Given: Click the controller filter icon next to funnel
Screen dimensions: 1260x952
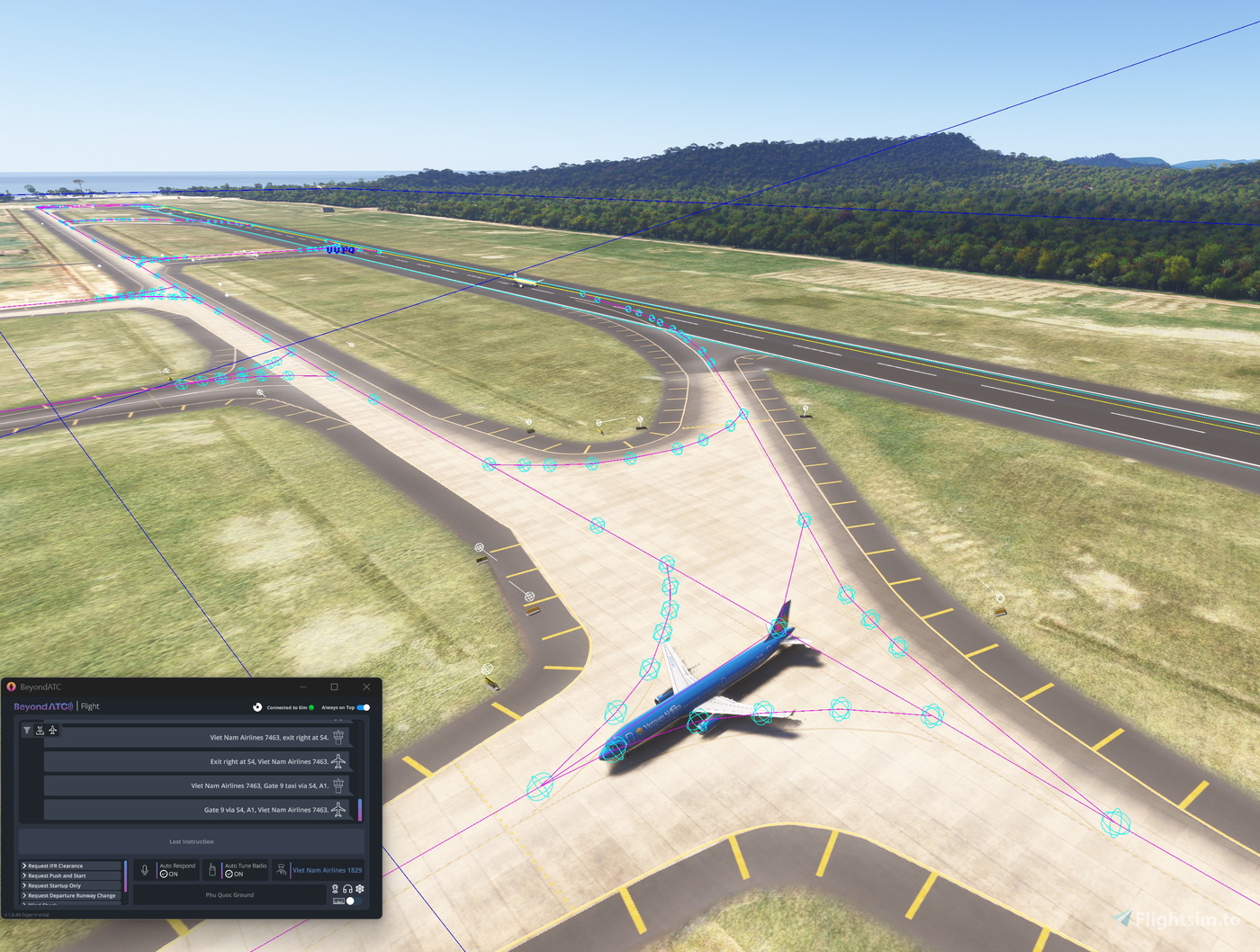Looking at the screenshot, I should pos(40,730).
